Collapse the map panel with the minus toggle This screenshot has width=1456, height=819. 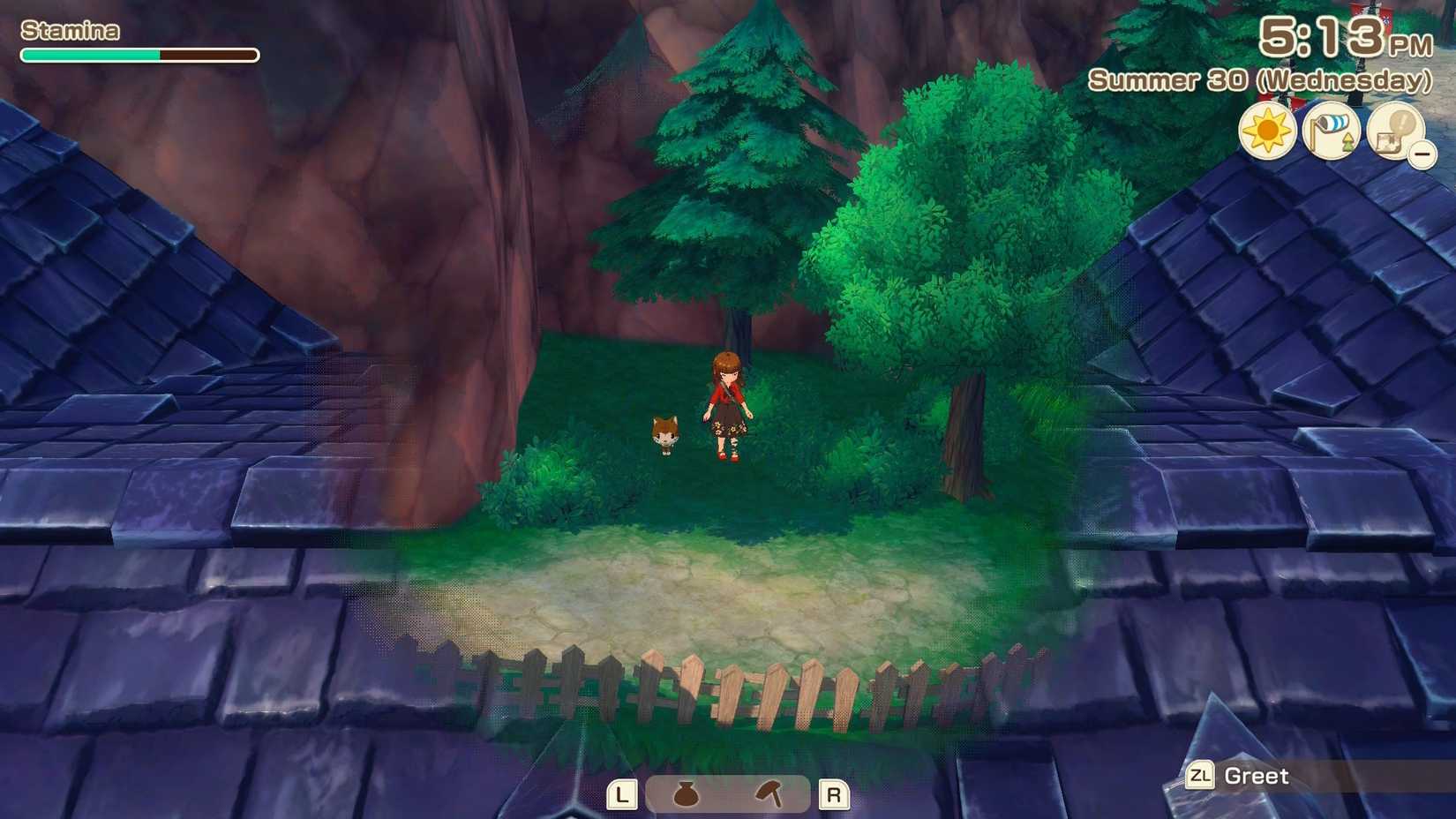(1422, 156)
